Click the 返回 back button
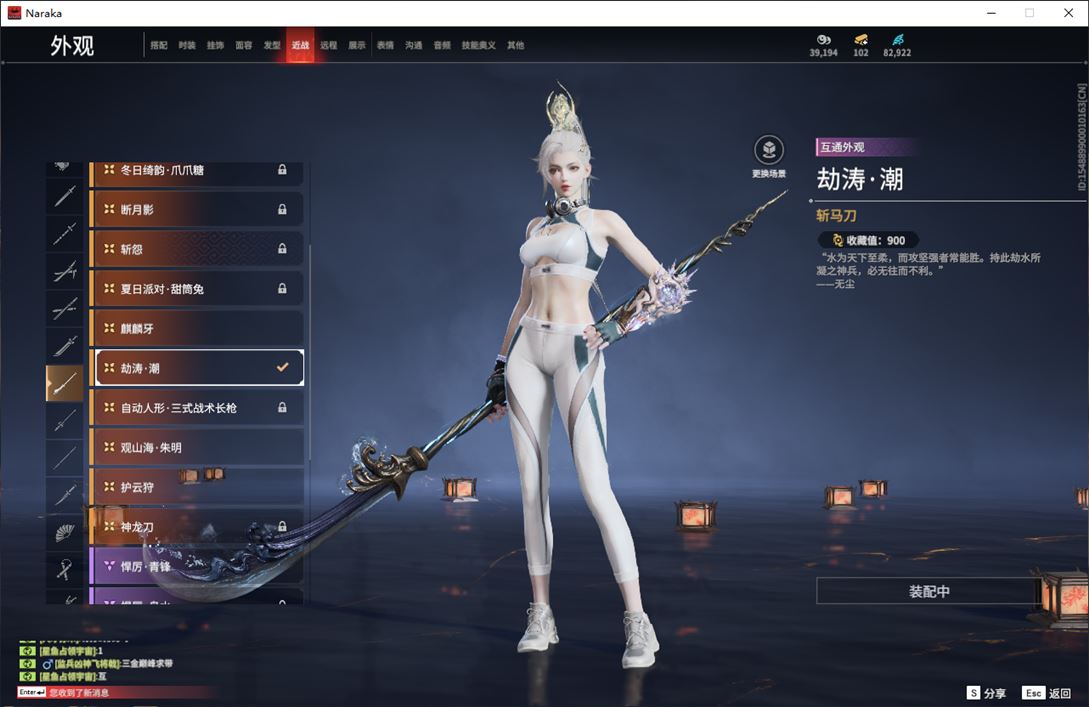 point(1046,693)
